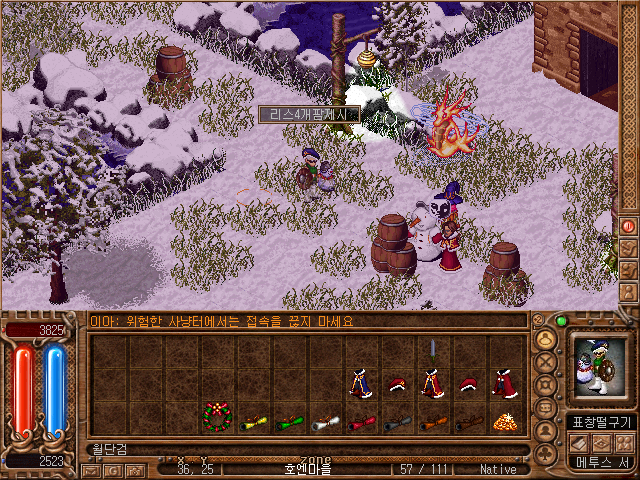Click the red round button on right sidebar
Viewport: 640px width, 480px height.
pyautogui.click(x=629, y=226)
